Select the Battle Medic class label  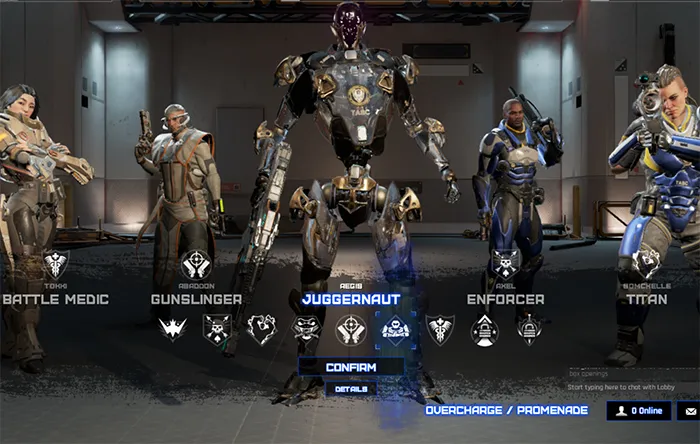pyautogui.click(x=55, y=299)
